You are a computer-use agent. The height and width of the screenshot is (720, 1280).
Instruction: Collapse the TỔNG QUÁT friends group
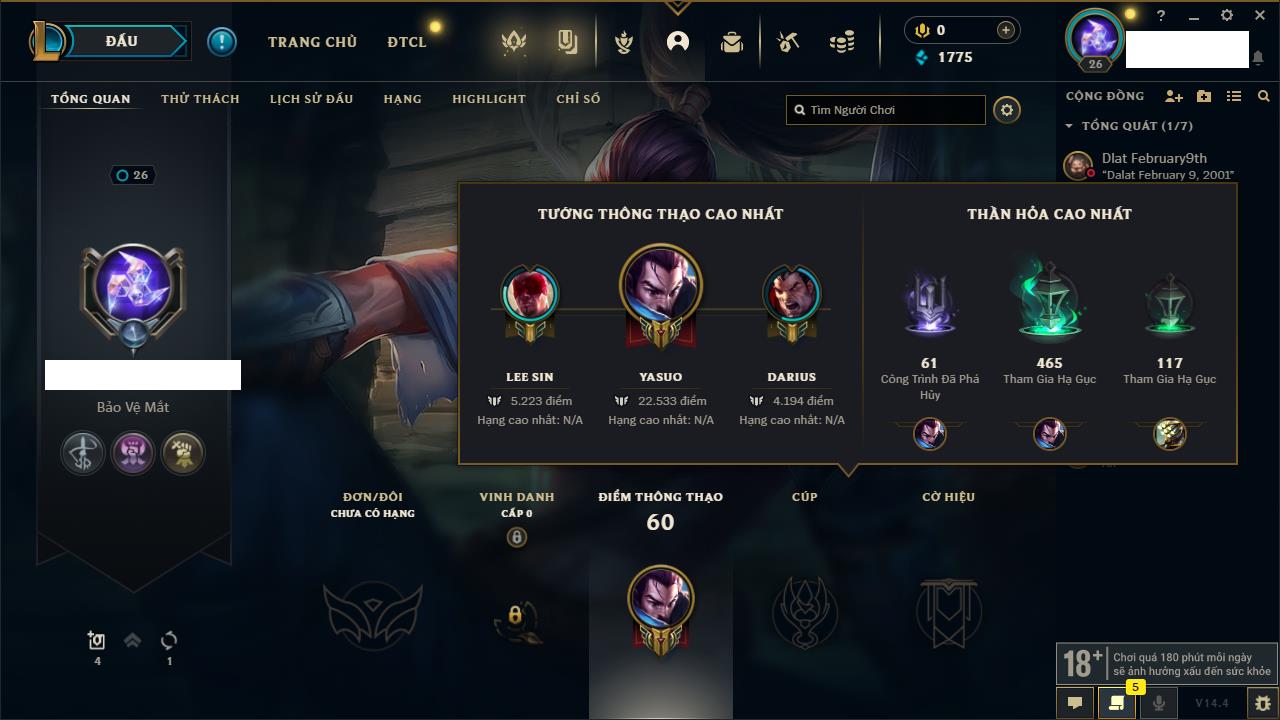(1069, 126)
